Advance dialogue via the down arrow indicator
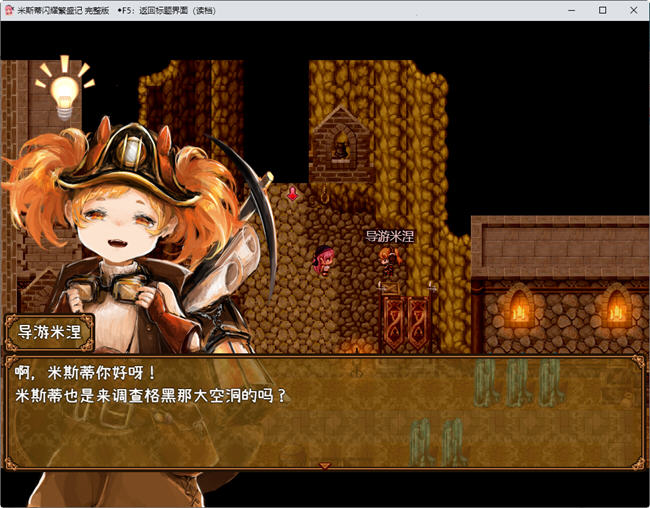Screen dimensions: 650x508 coord(324,466)
